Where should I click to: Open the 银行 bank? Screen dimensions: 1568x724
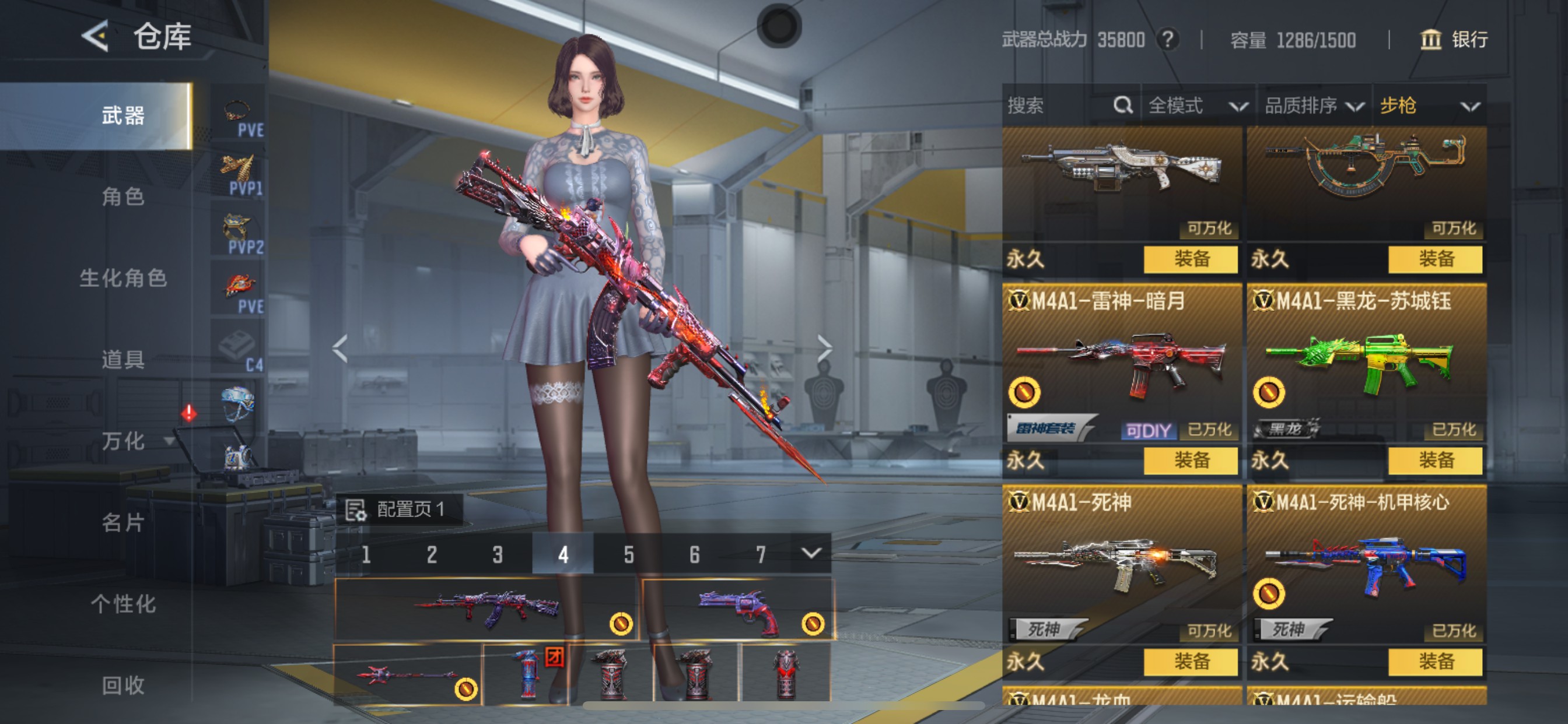pyautogui.click(x=1454, y=40)
